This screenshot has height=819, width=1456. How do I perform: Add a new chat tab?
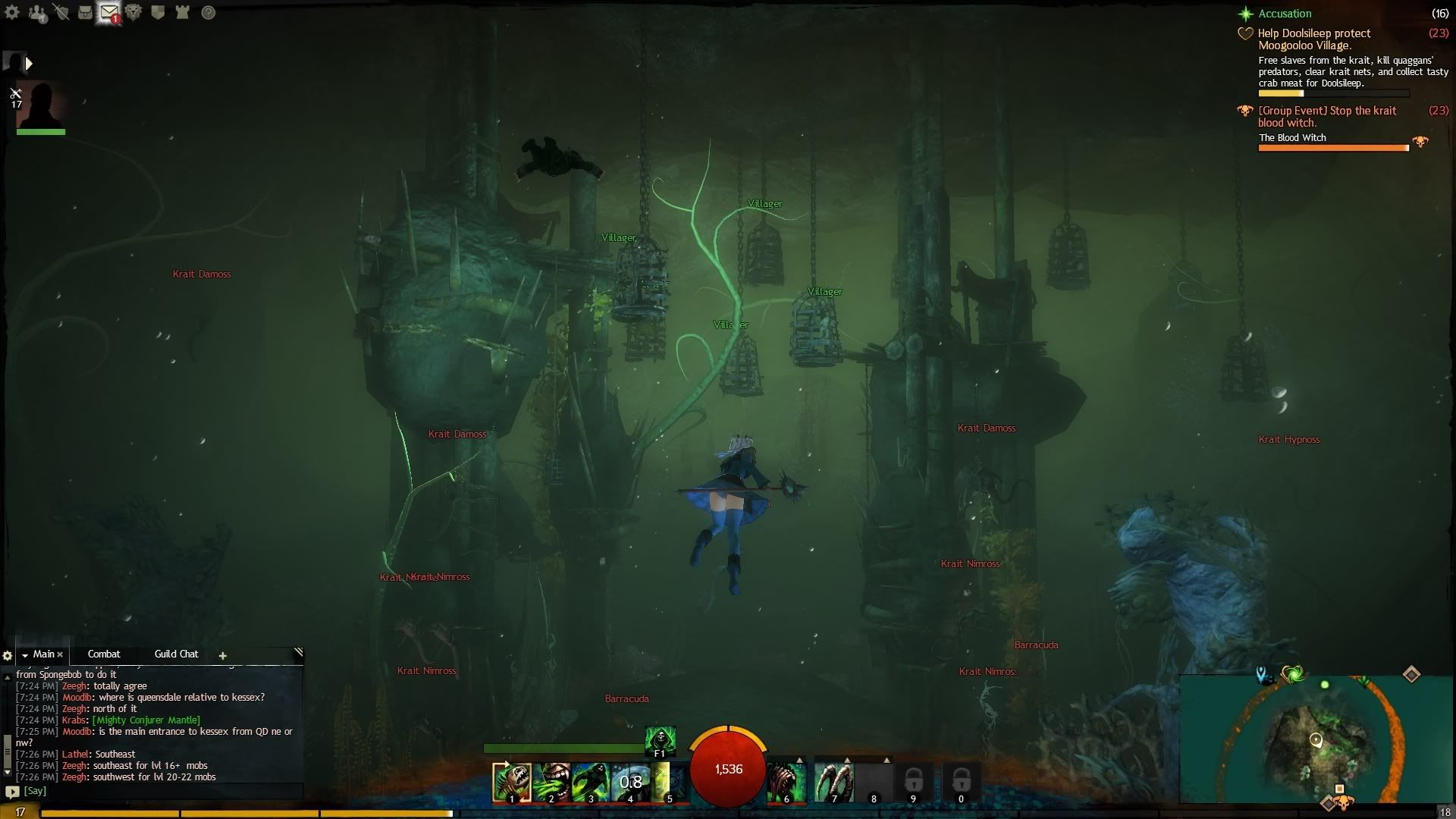pyautogui.click(x=222, y=655)
